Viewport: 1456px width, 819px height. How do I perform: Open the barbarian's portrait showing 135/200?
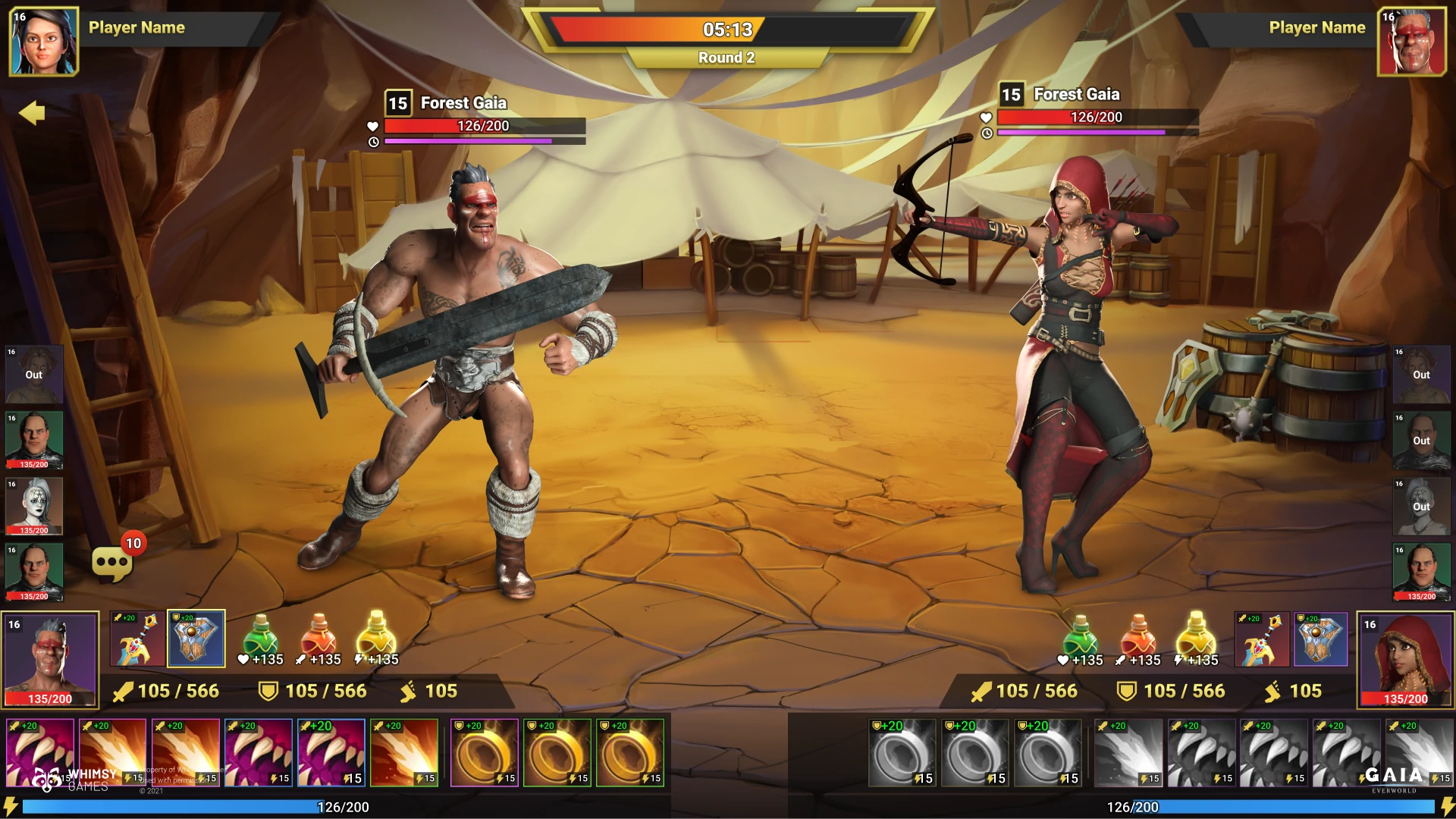tap(50, 659)
